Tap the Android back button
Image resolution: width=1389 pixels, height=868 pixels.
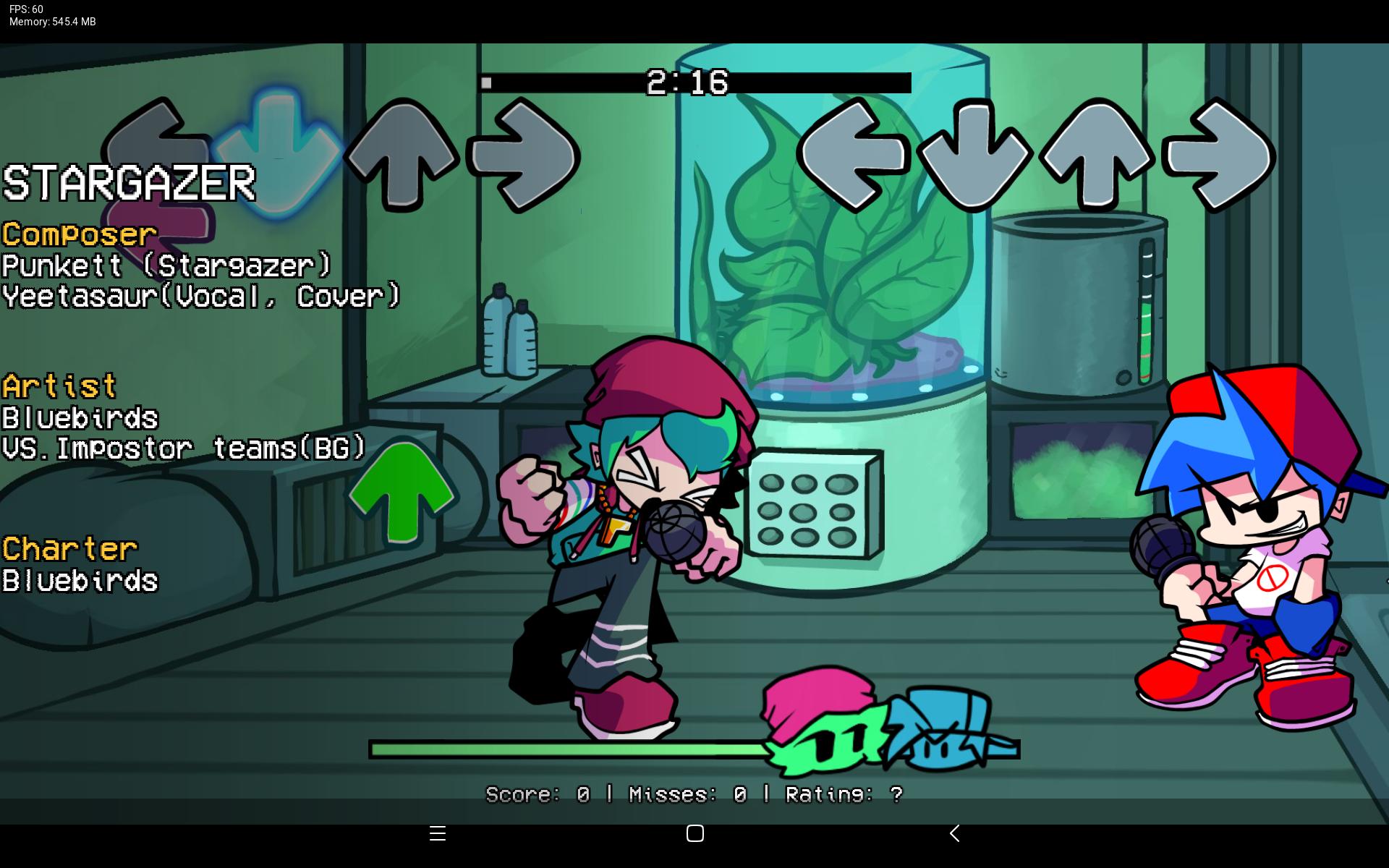954,833
